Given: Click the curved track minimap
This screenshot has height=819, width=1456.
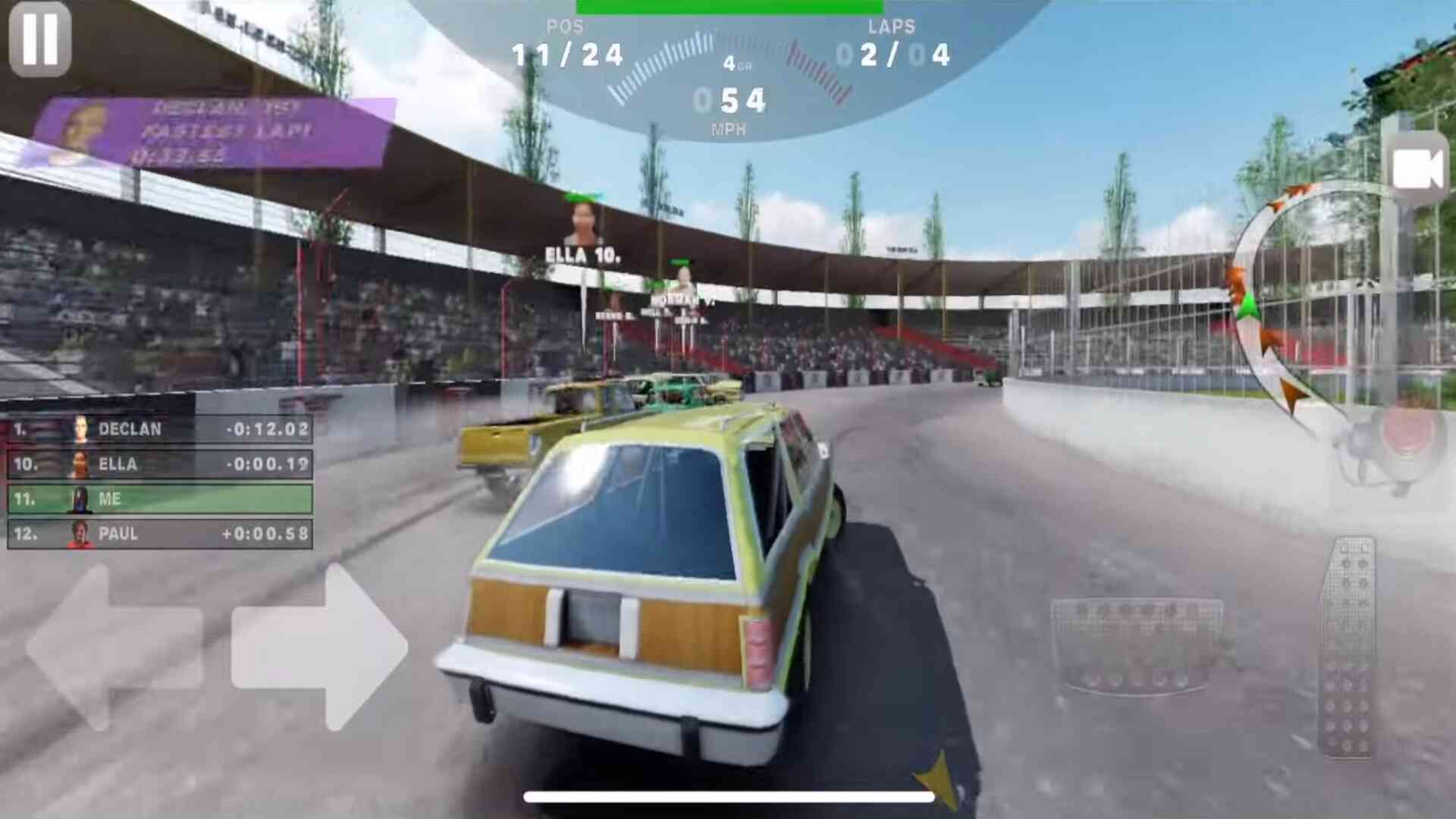Looking at the screenshot, I should 1282,303.
